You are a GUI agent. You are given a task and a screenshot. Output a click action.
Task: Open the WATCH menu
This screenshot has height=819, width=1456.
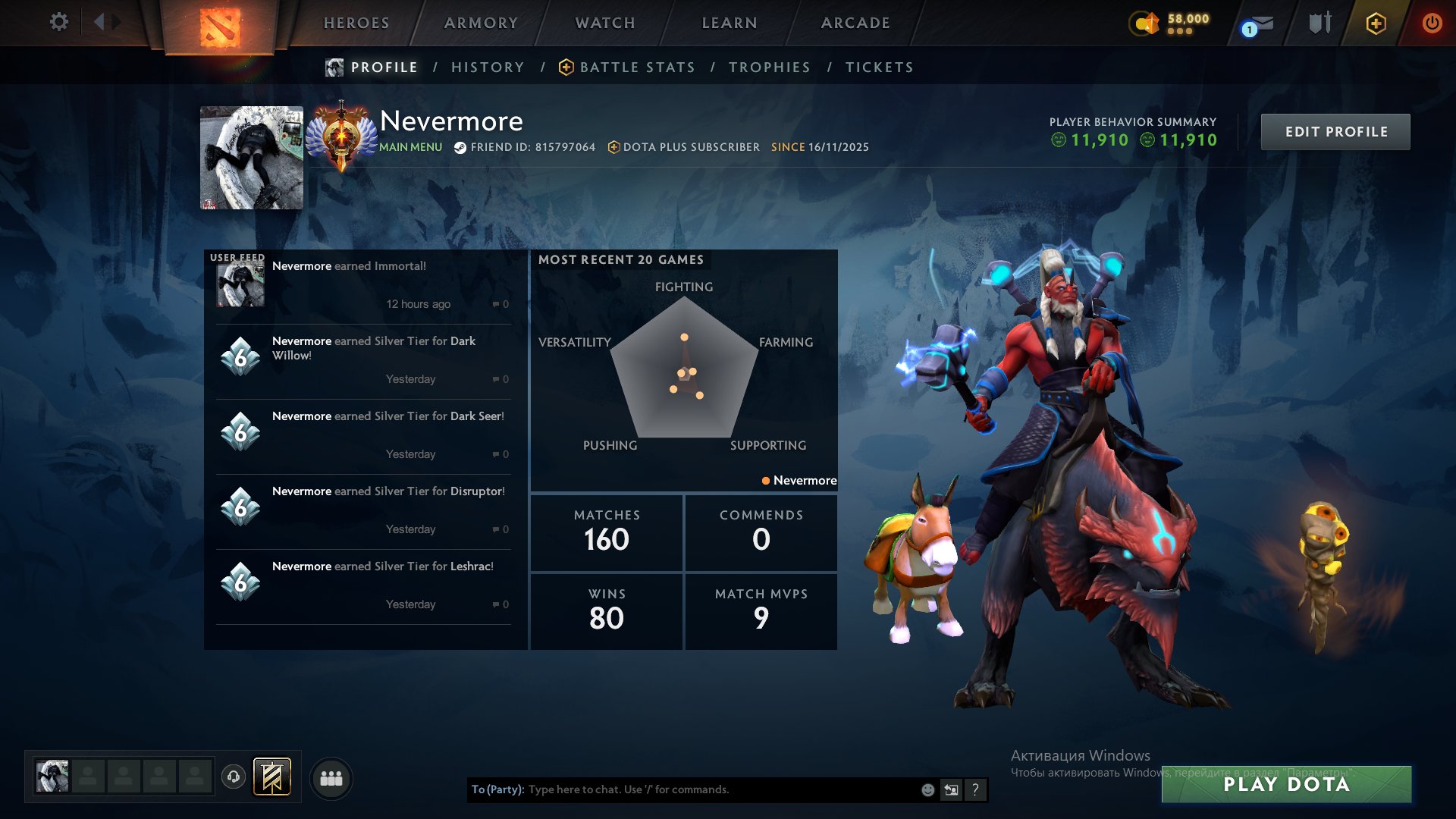tap(604, 23)
